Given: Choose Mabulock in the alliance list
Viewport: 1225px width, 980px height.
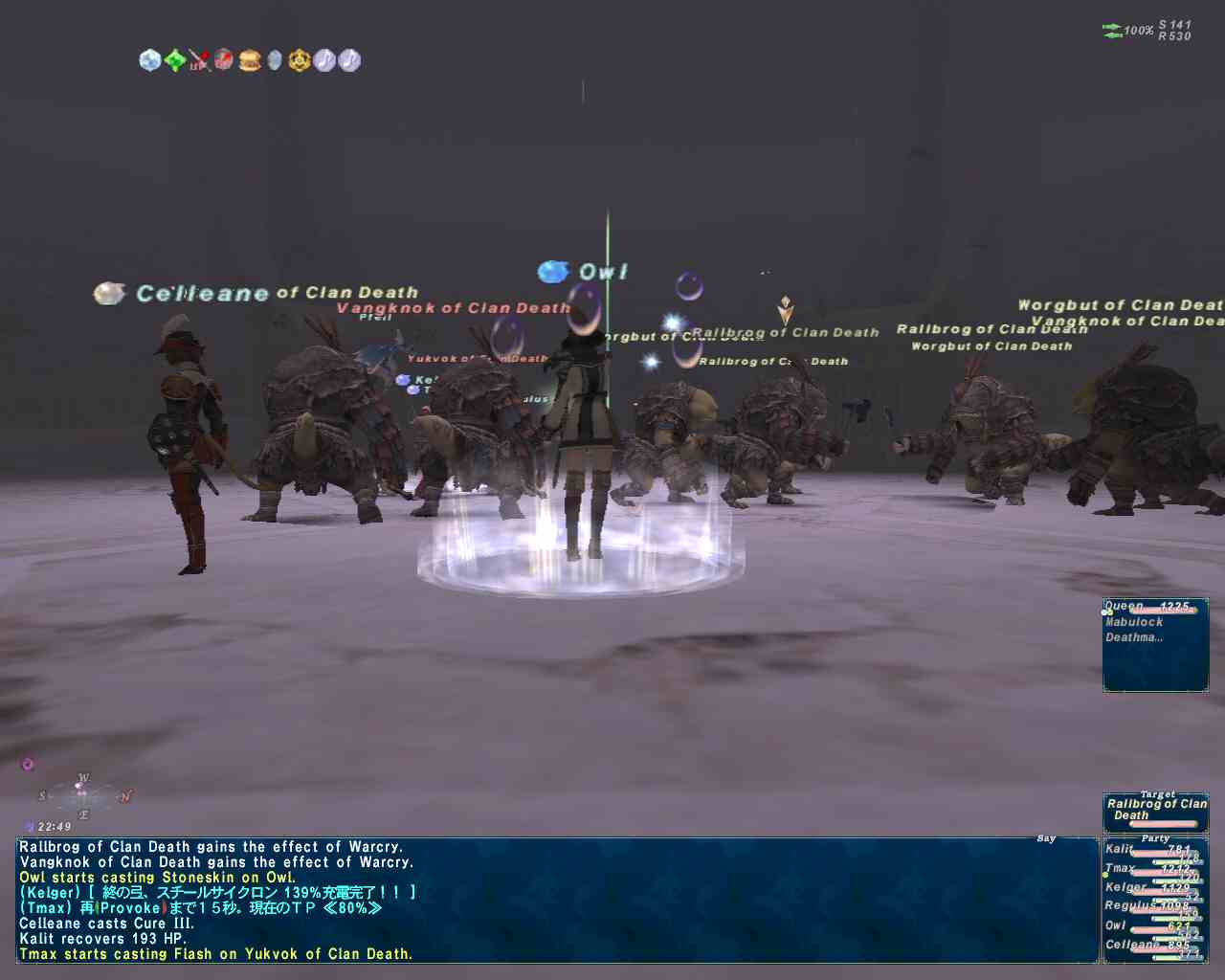Looking at the screenshot, I should (x=1134, y=622).
